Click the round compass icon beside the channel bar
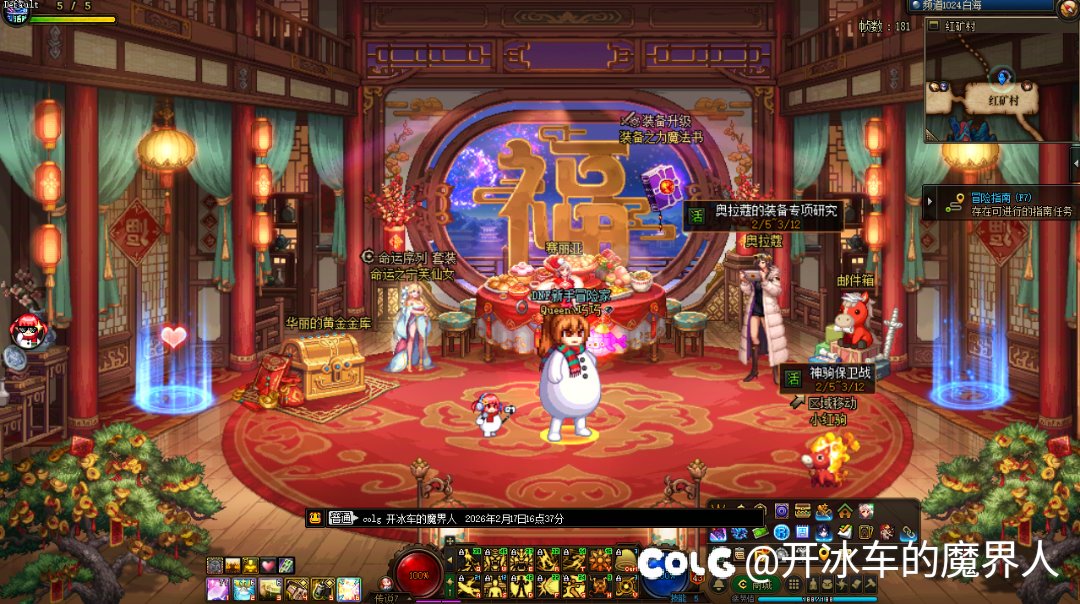1080x604 pixels. pos(1066,9)
